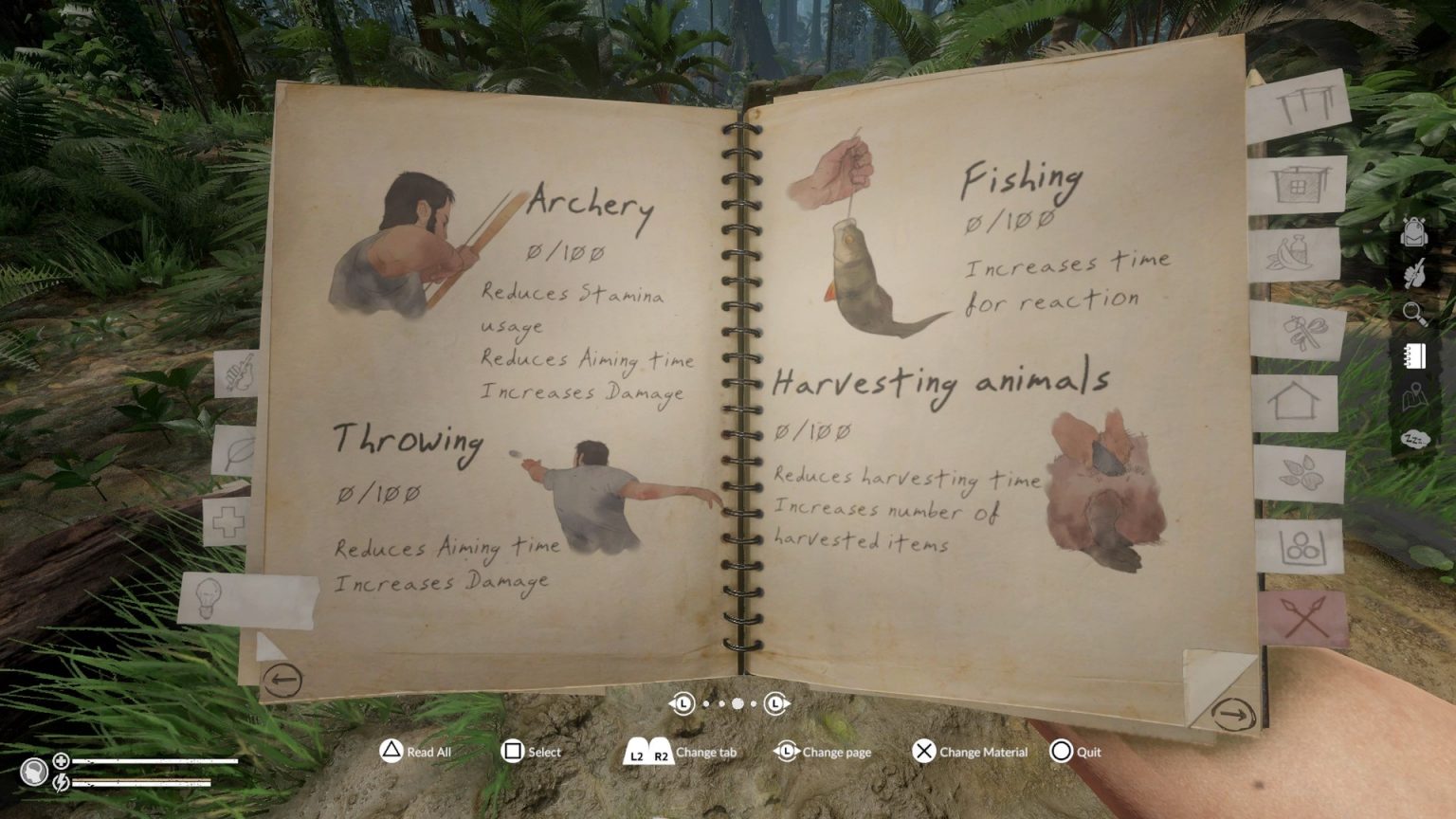This screenshot has height=819, width=1456.
Task: Go back with the left arrow button
Action: pos(282,680)
